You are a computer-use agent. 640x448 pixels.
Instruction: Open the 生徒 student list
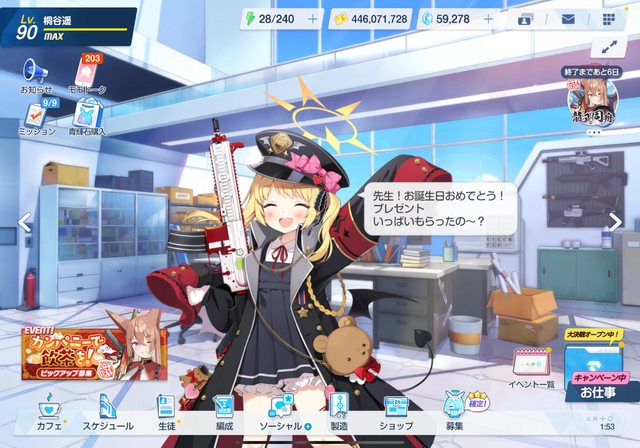[166, 411]
